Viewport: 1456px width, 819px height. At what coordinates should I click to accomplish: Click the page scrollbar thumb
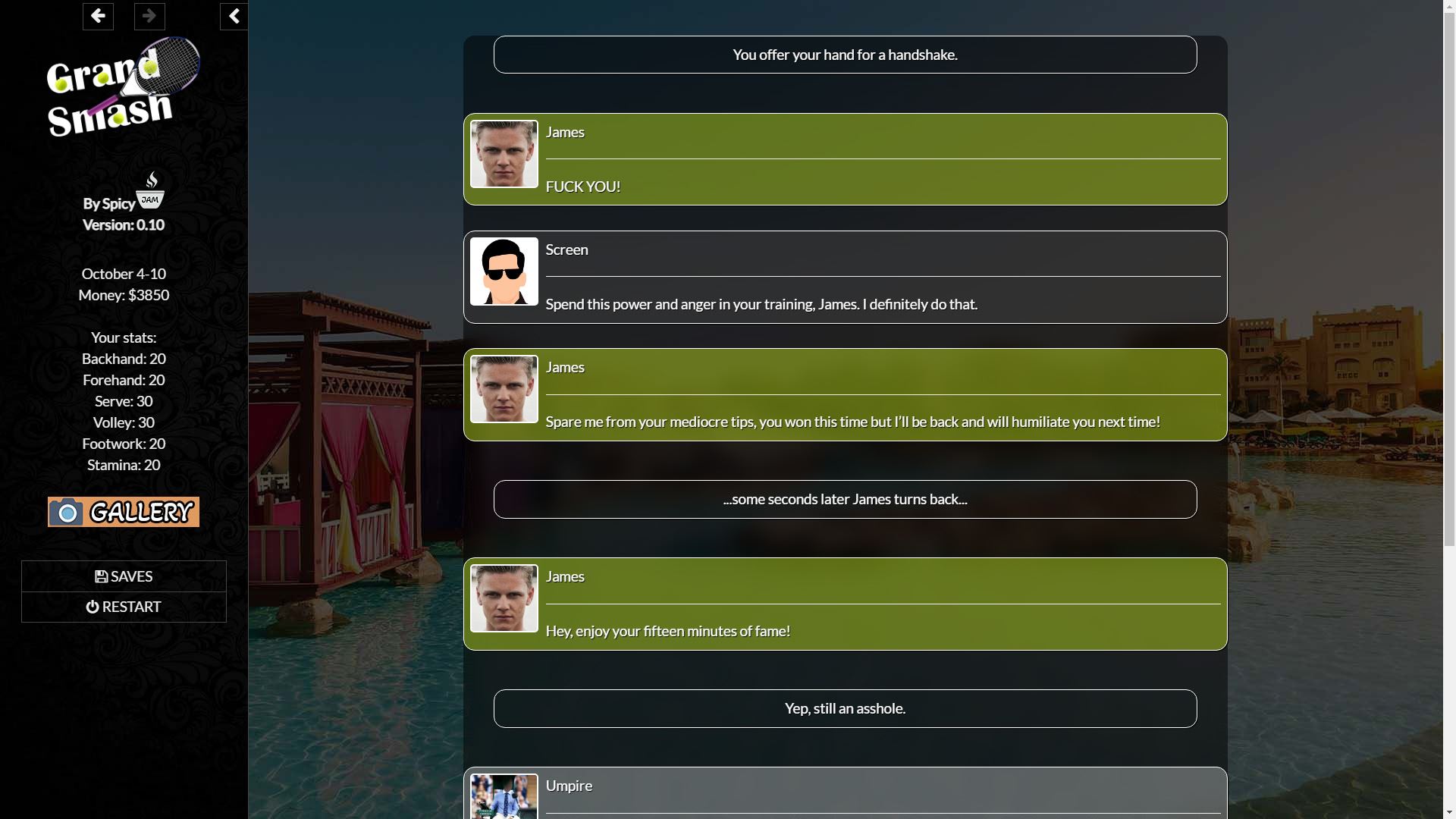(1449, 273)
